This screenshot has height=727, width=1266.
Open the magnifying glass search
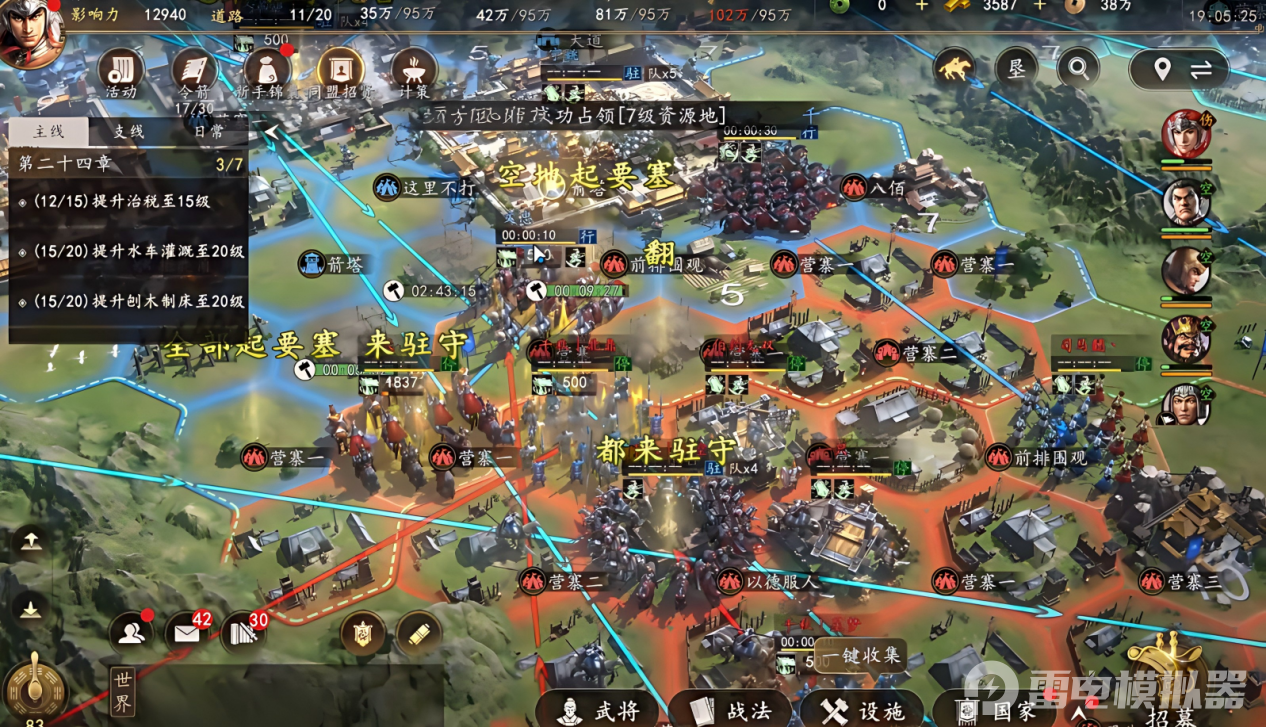pos(1078,68)
